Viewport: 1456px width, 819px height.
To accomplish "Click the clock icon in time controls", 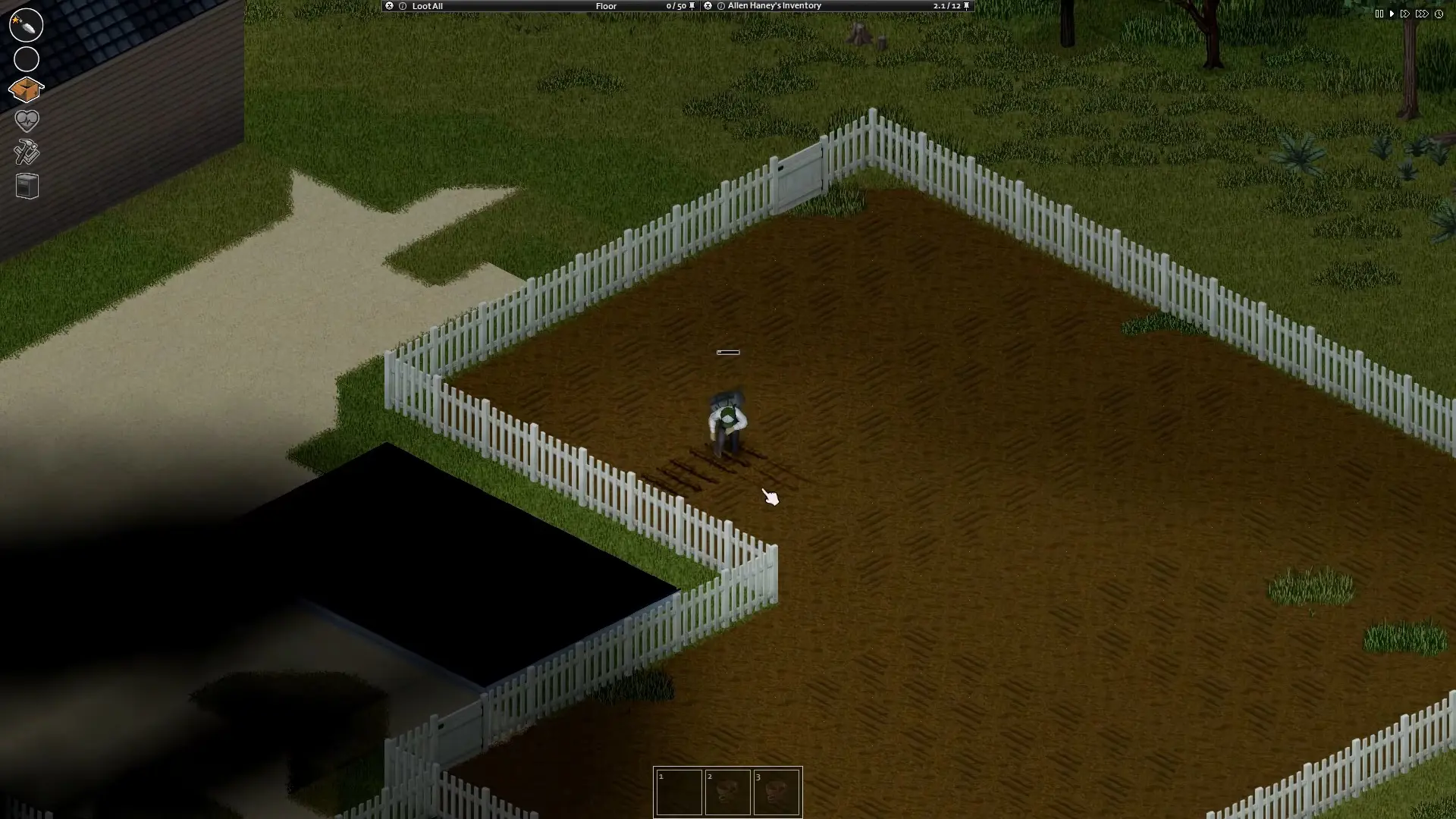I will click(x=1439, y=14).
